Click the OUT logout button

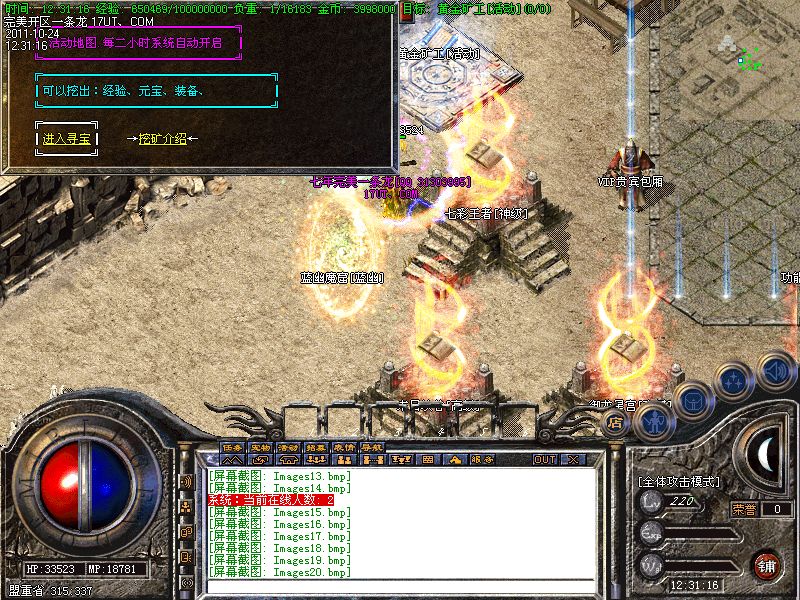click(544, 460)
